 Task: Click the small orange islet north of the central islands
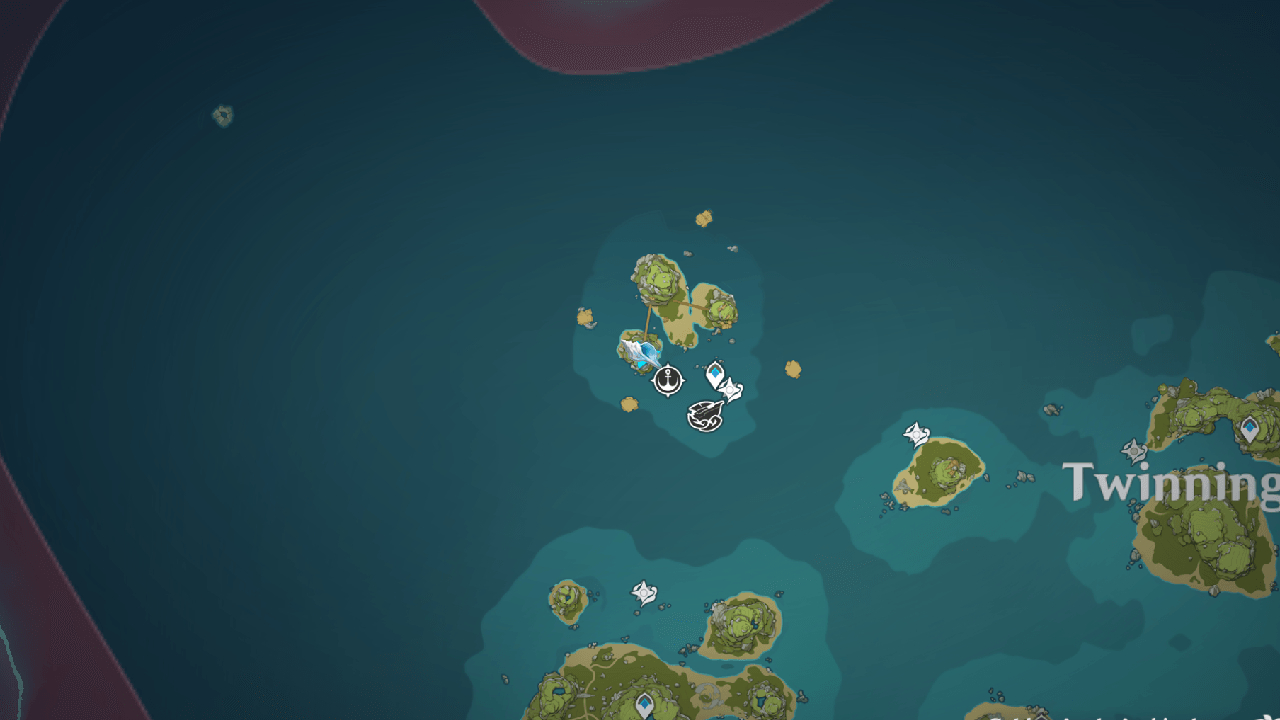coord(705,218)
